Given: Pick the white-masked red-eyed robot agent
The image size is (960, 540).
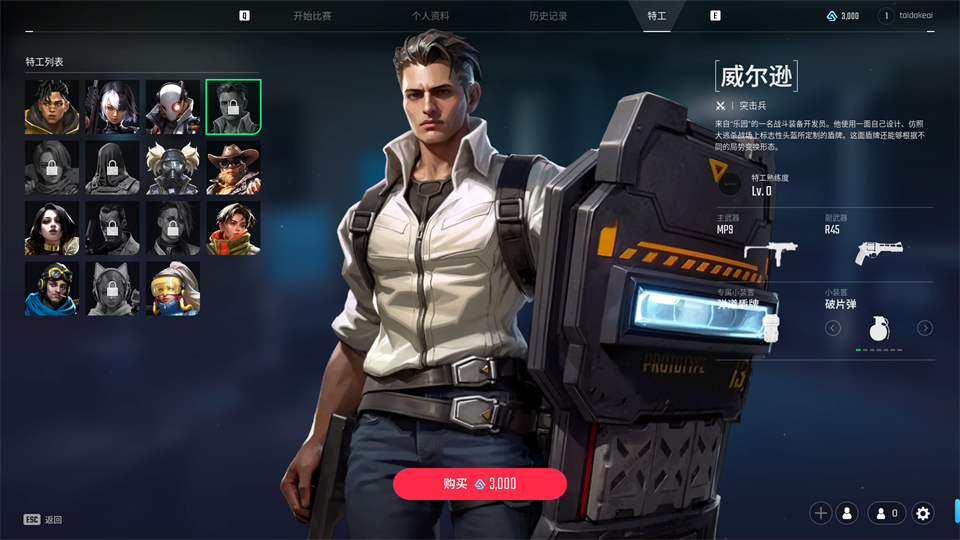Looking at the screenshot, I should [173, 107].
